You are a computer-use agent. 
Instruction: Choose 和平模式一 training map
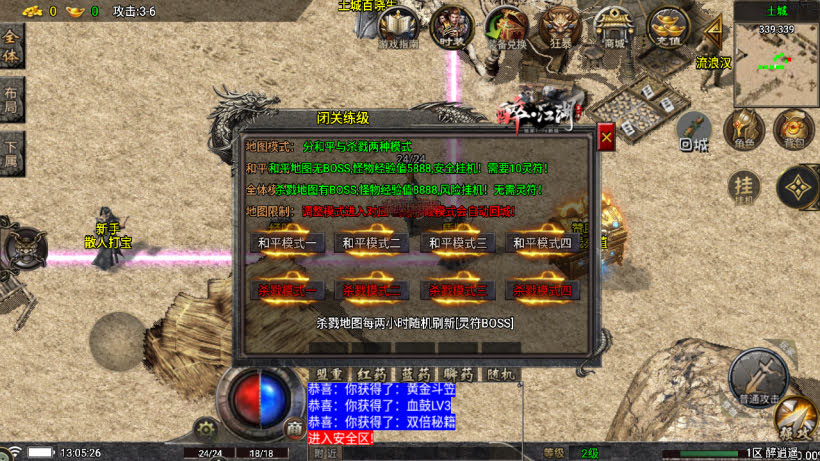click(x=287, y=243)
